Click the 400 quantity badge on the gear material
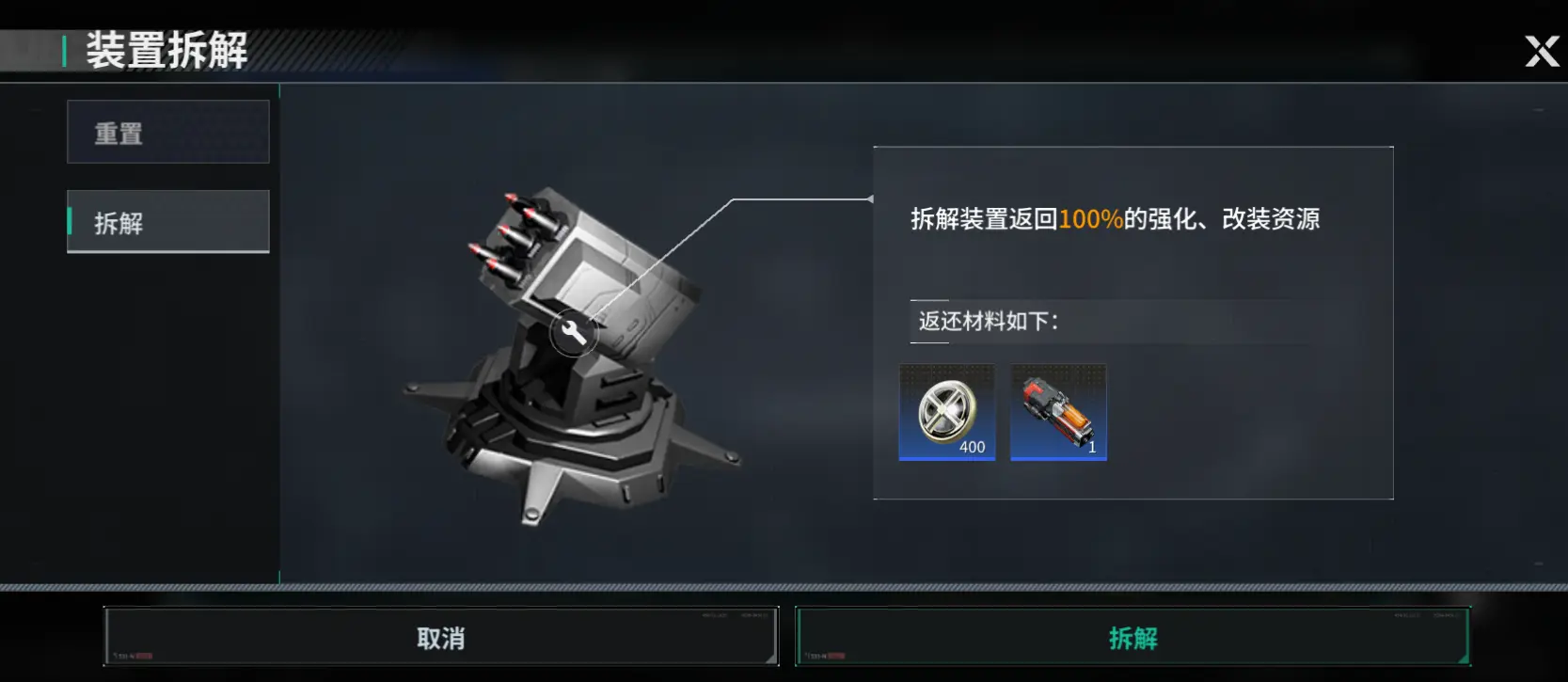The height and width of the screenshot is (682, 1568). [x=972, y=447]
